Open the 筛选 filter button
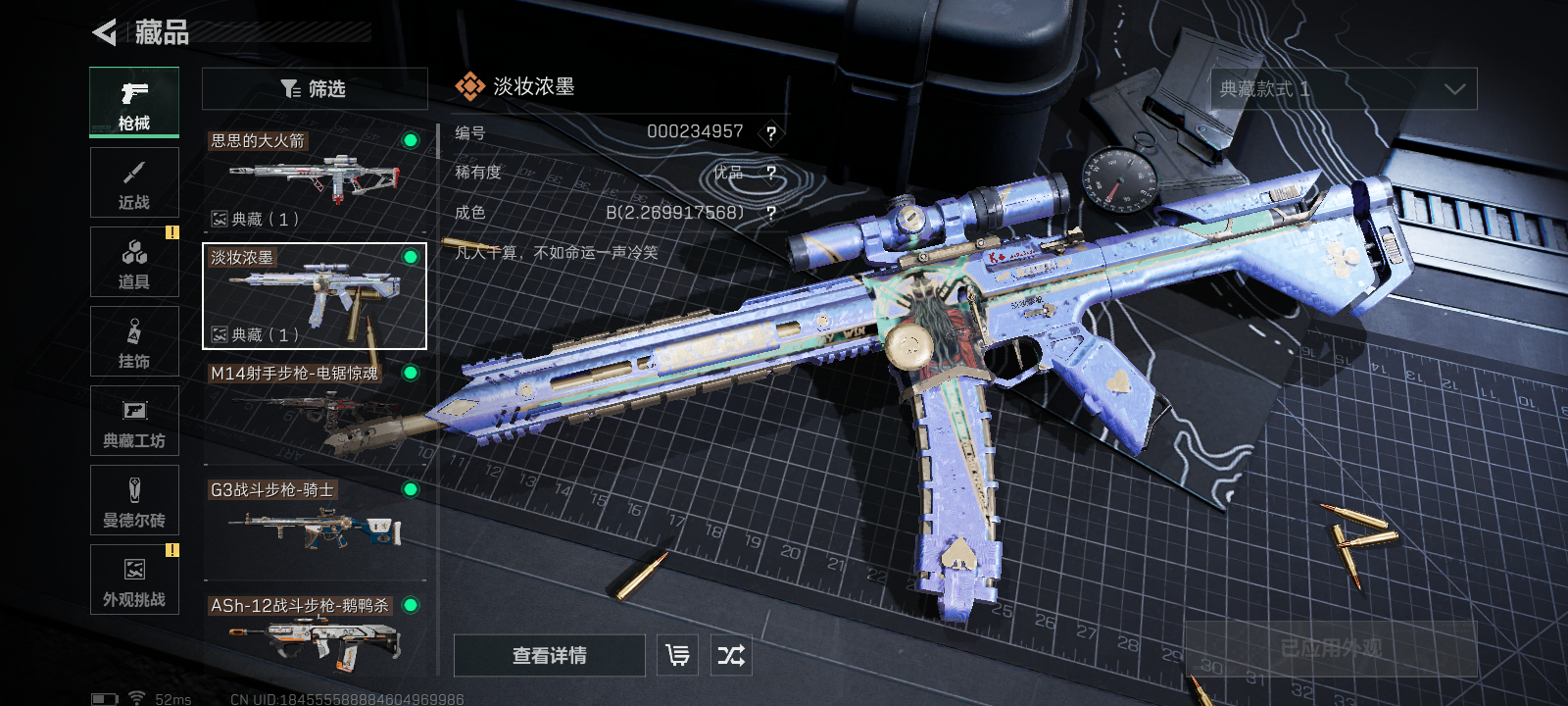The height and width of the screenshot is (706, 1568). click(x=315, y=88)
